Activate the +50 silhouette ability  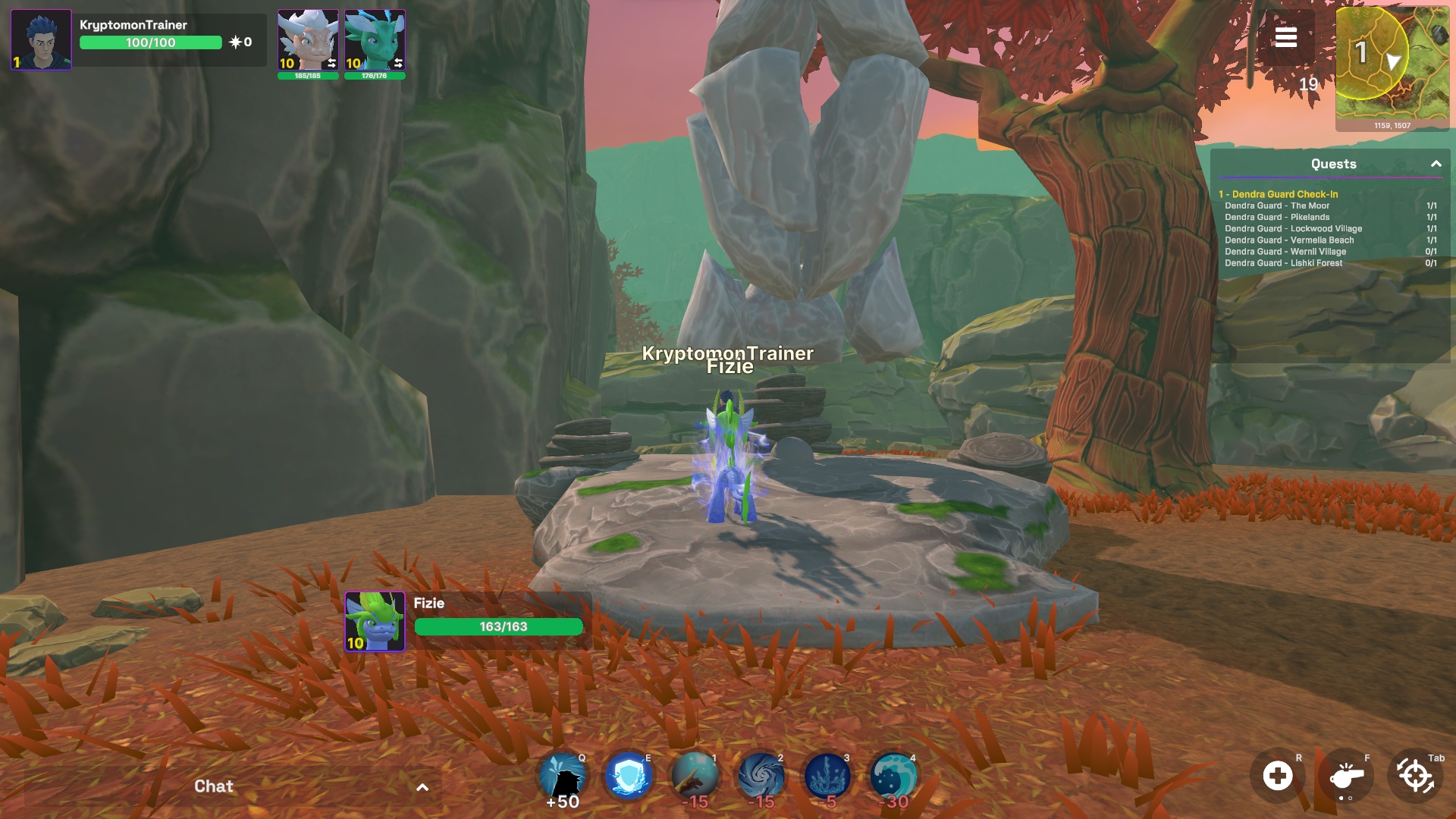562,777
